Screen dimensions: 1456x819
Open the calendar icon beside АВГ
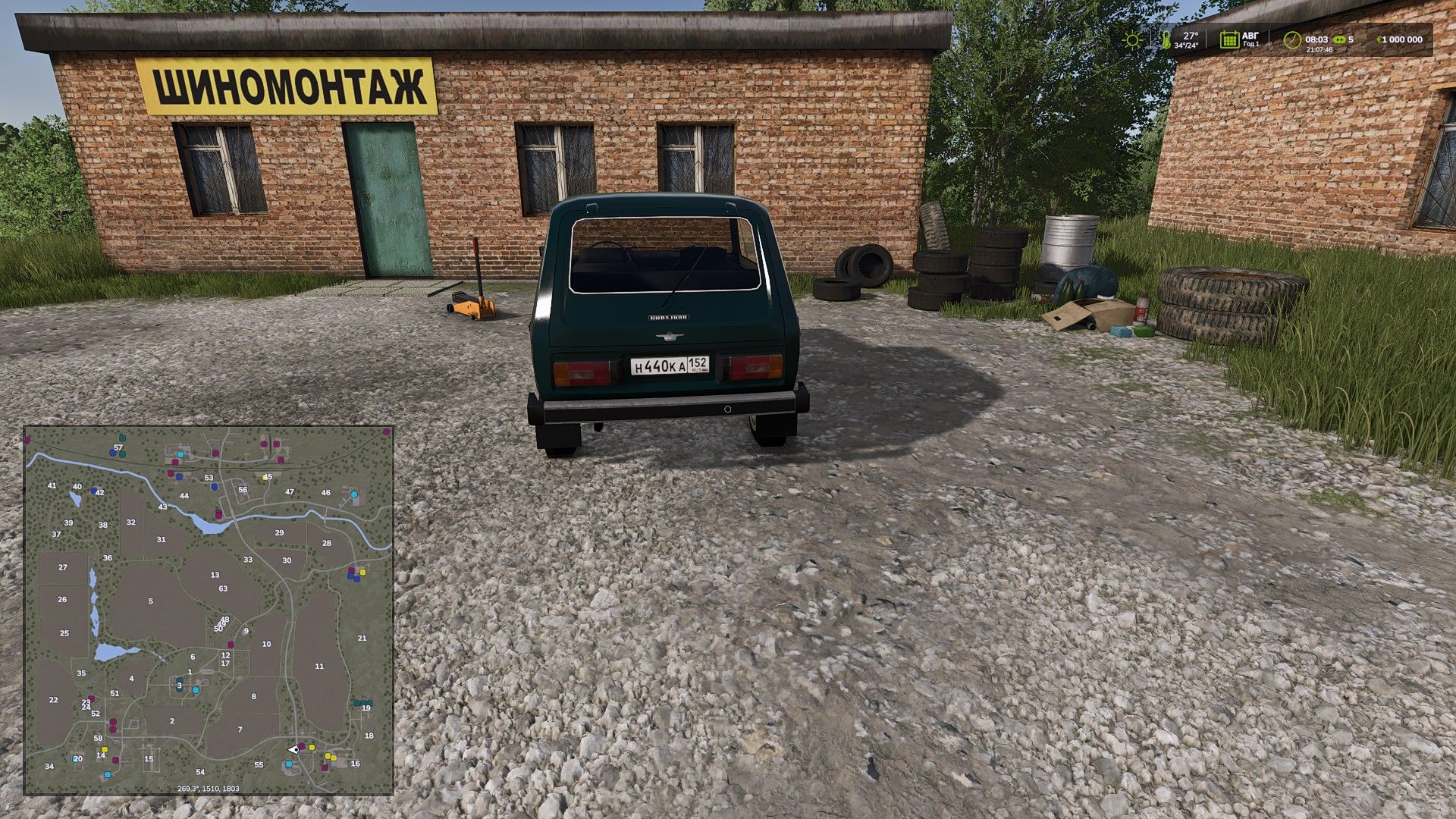point(1228,39)
